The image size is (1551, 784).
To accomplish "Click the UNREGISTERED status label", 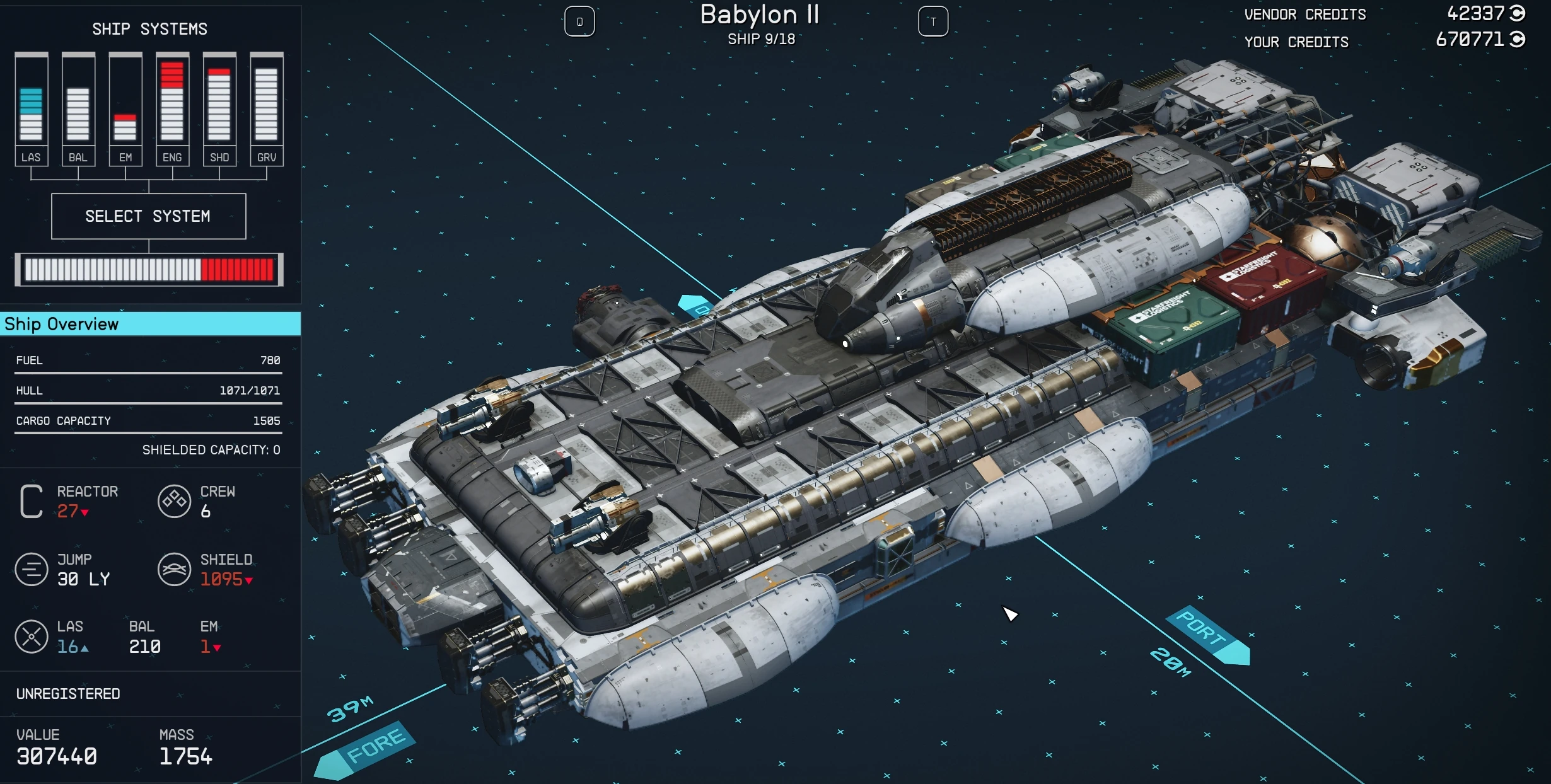I will click(x=68, y=694).
